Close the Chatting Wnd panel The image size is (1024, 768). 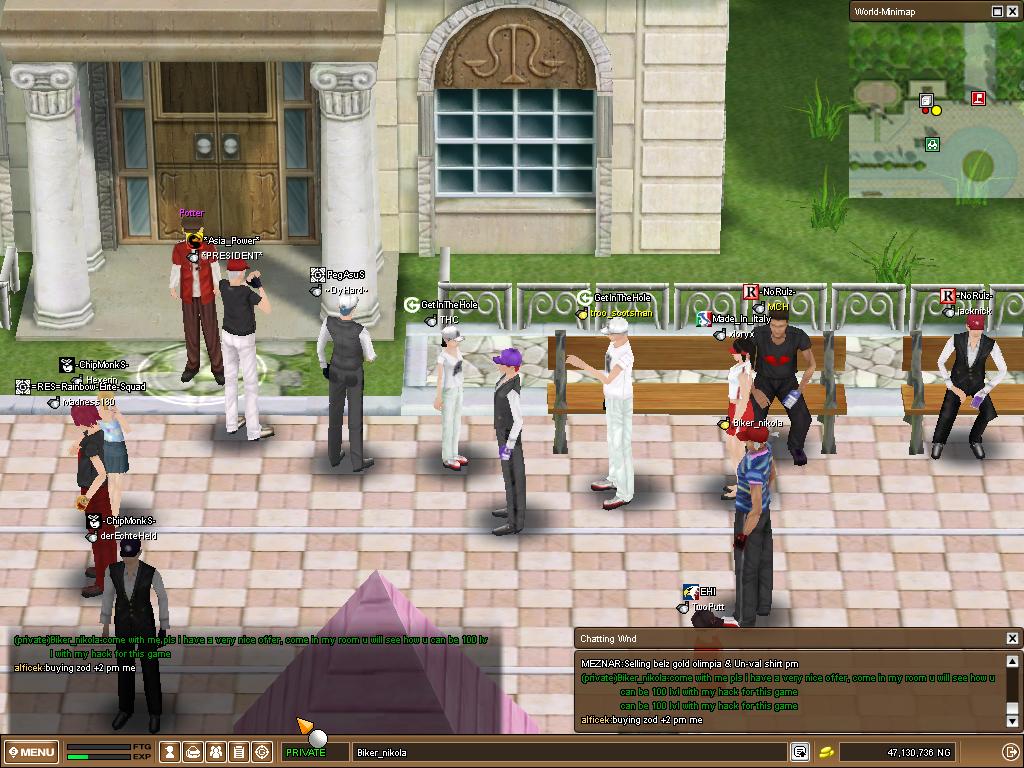coord(1012,638)
